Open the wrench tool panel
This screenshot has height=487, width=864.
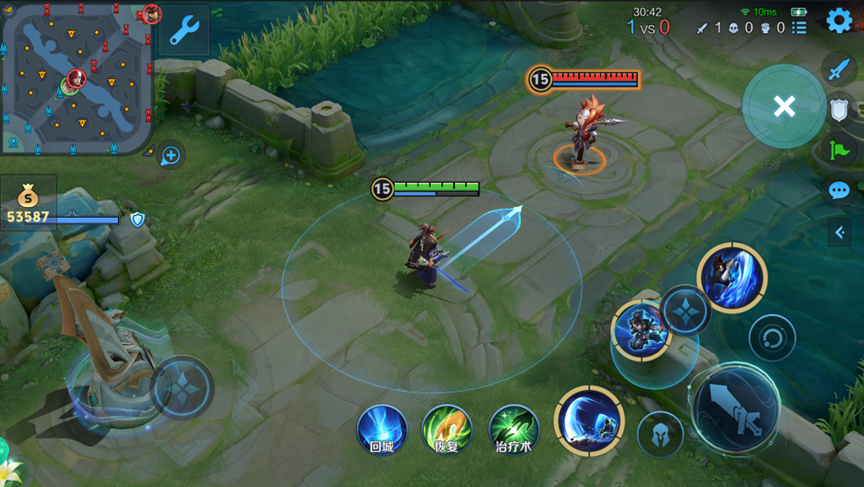coord(184,31)
